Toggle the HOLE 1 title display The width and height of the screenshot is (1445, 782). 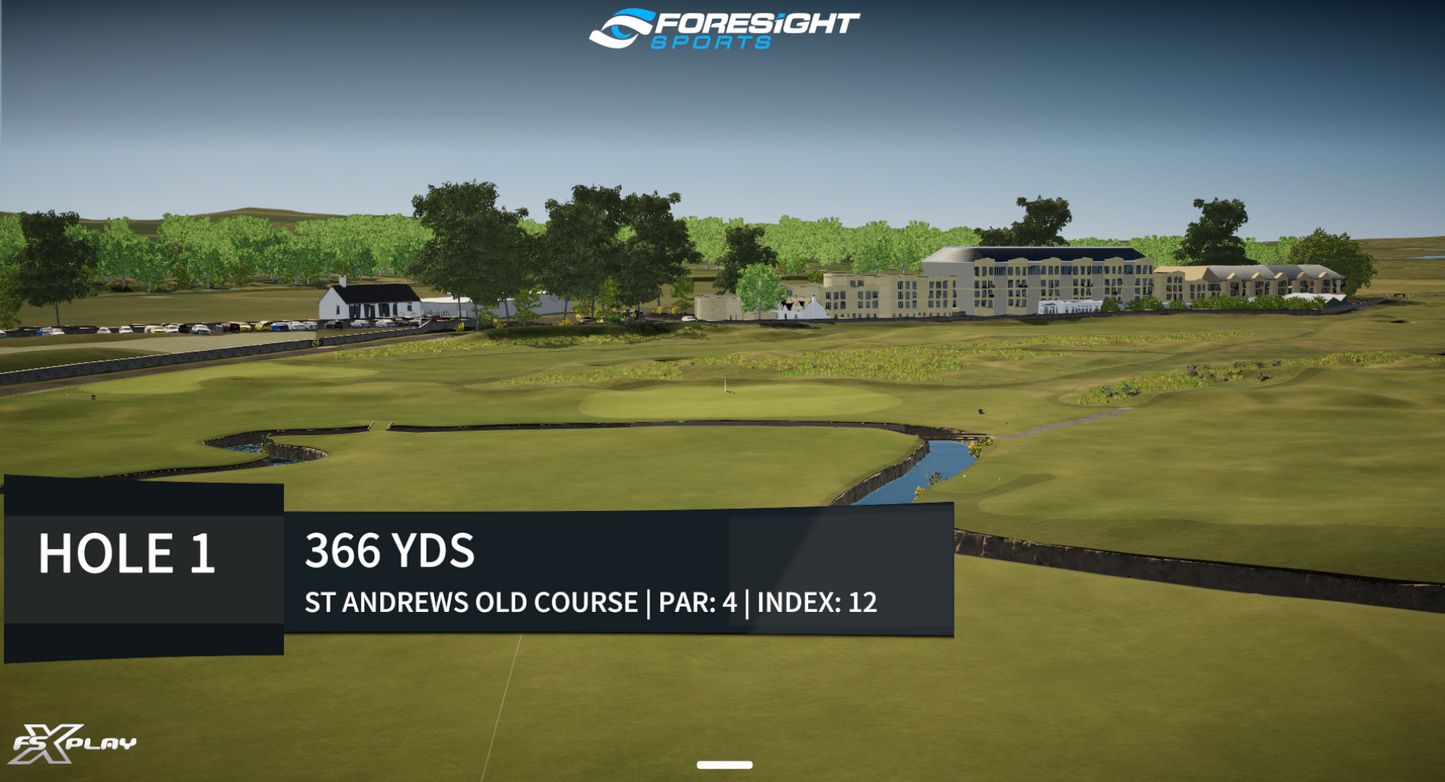(128, 553)
